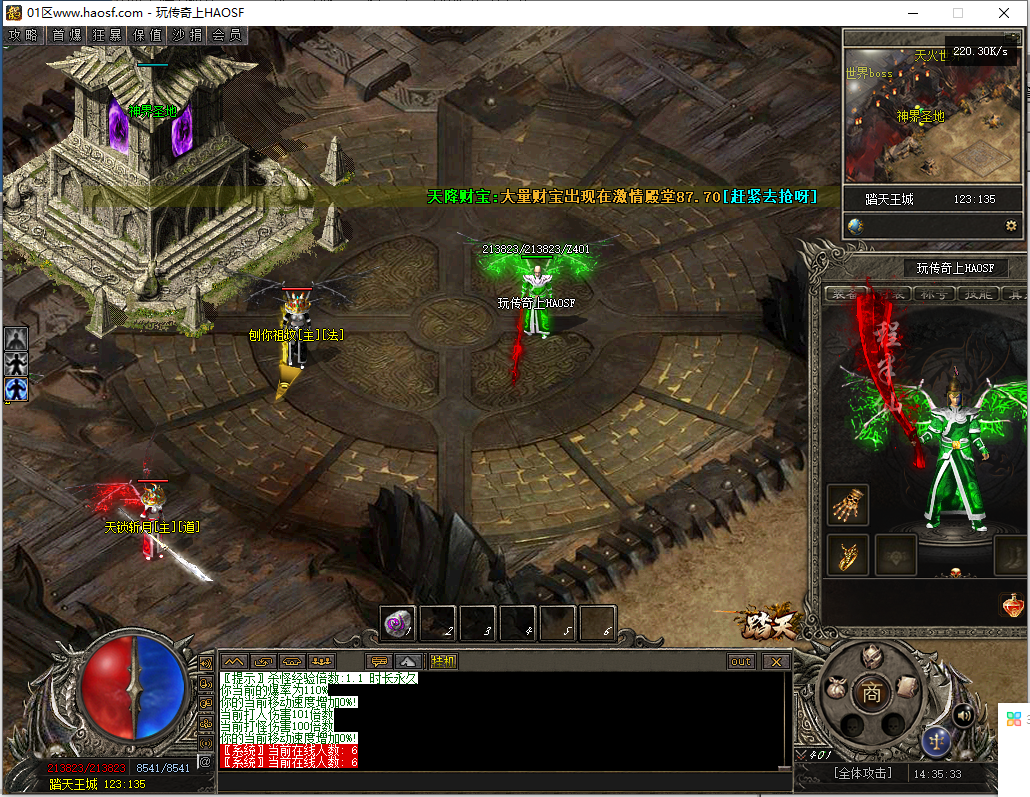Open the 商 shop button
Screen dimensions: 1030x797
tap(872, 693)
